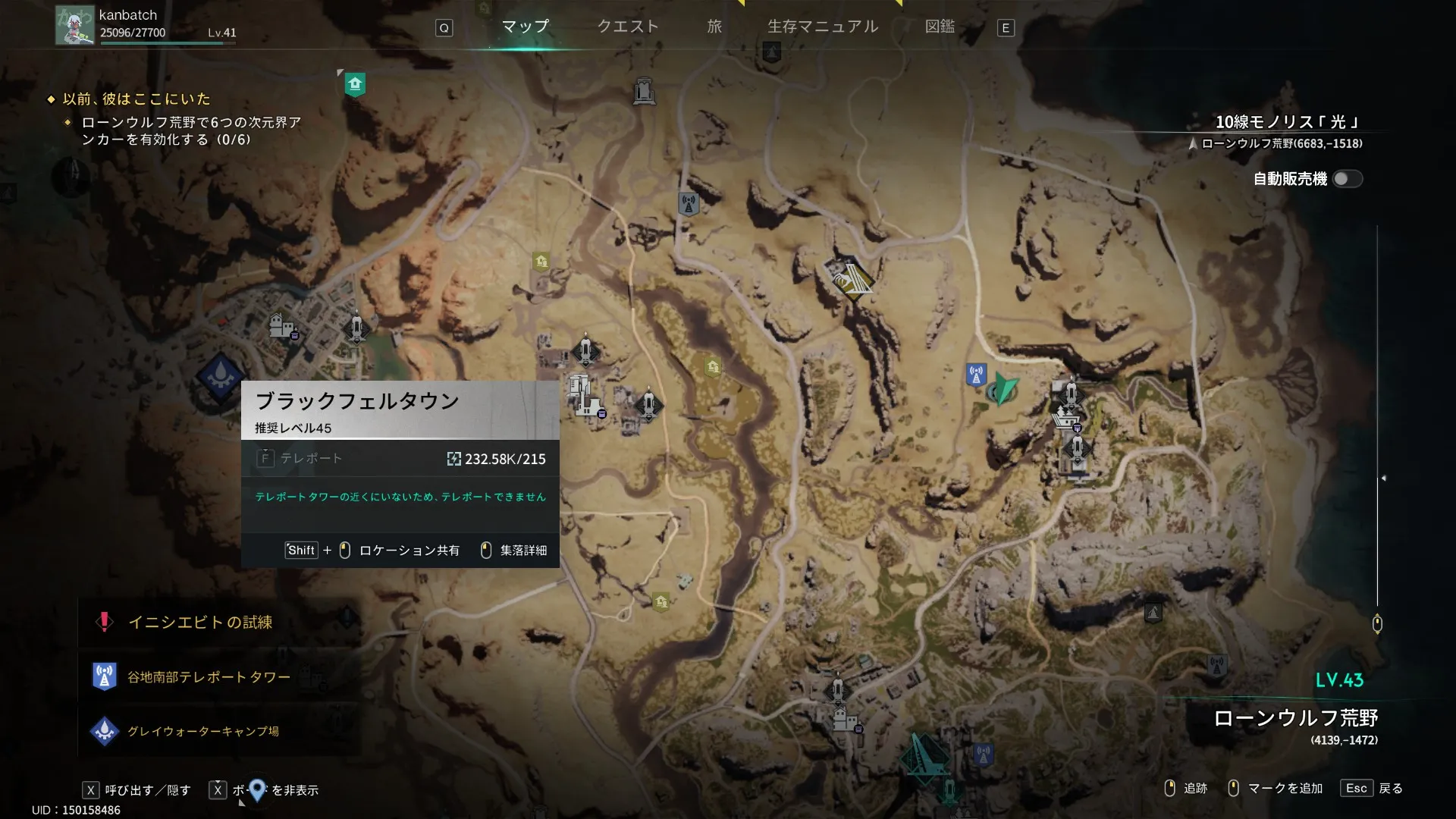Select グレイウォーターキャンプ場 list entry
This screenshot has width=1456, height=819.
point(202,731)
